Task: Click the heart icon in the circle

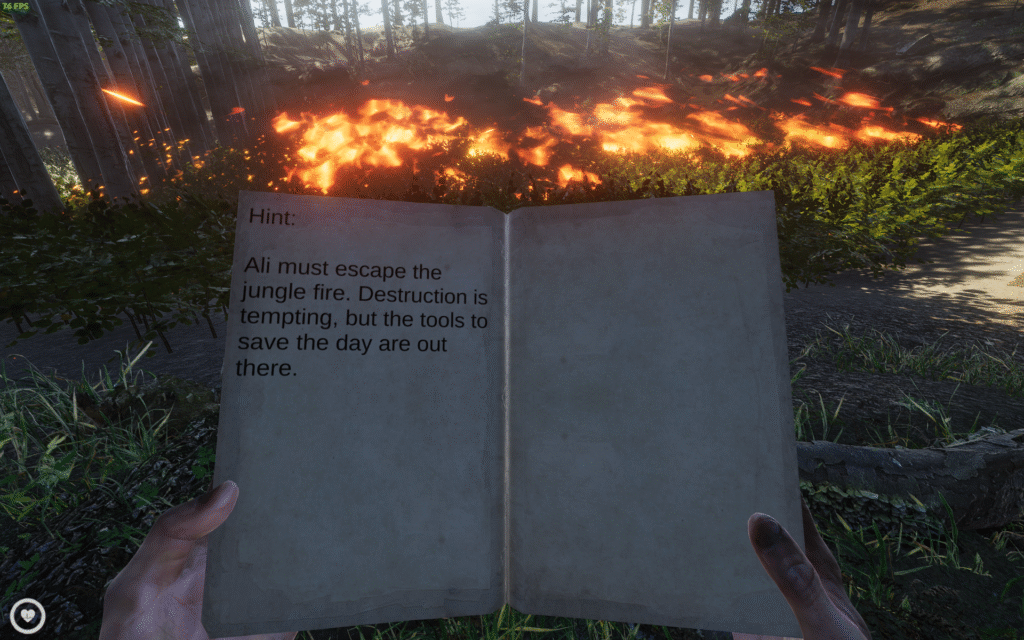Action: [x=27, y=615]
